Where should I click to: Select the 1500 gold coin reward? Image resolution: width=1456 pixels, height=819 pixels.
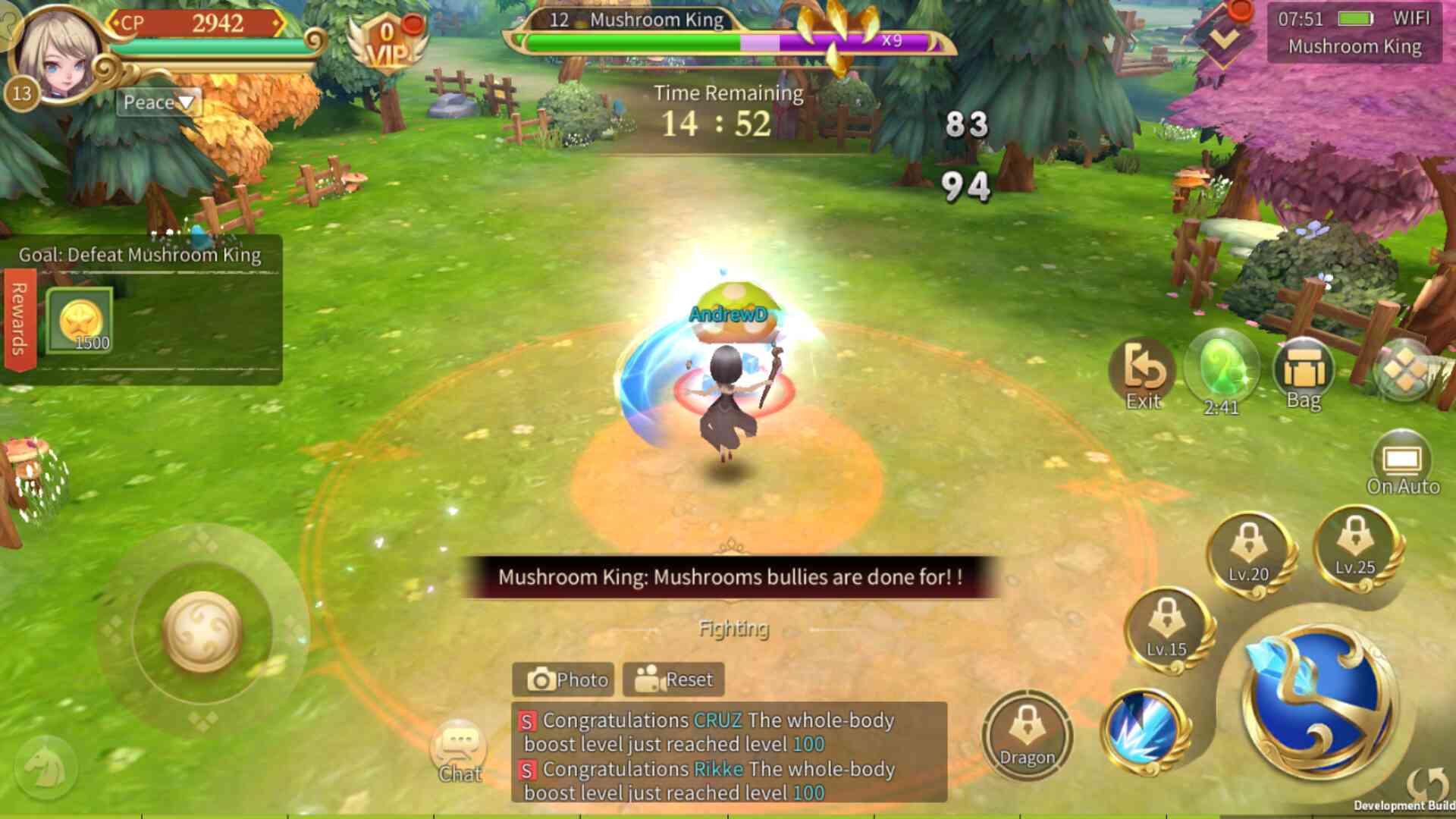(80, 322)
